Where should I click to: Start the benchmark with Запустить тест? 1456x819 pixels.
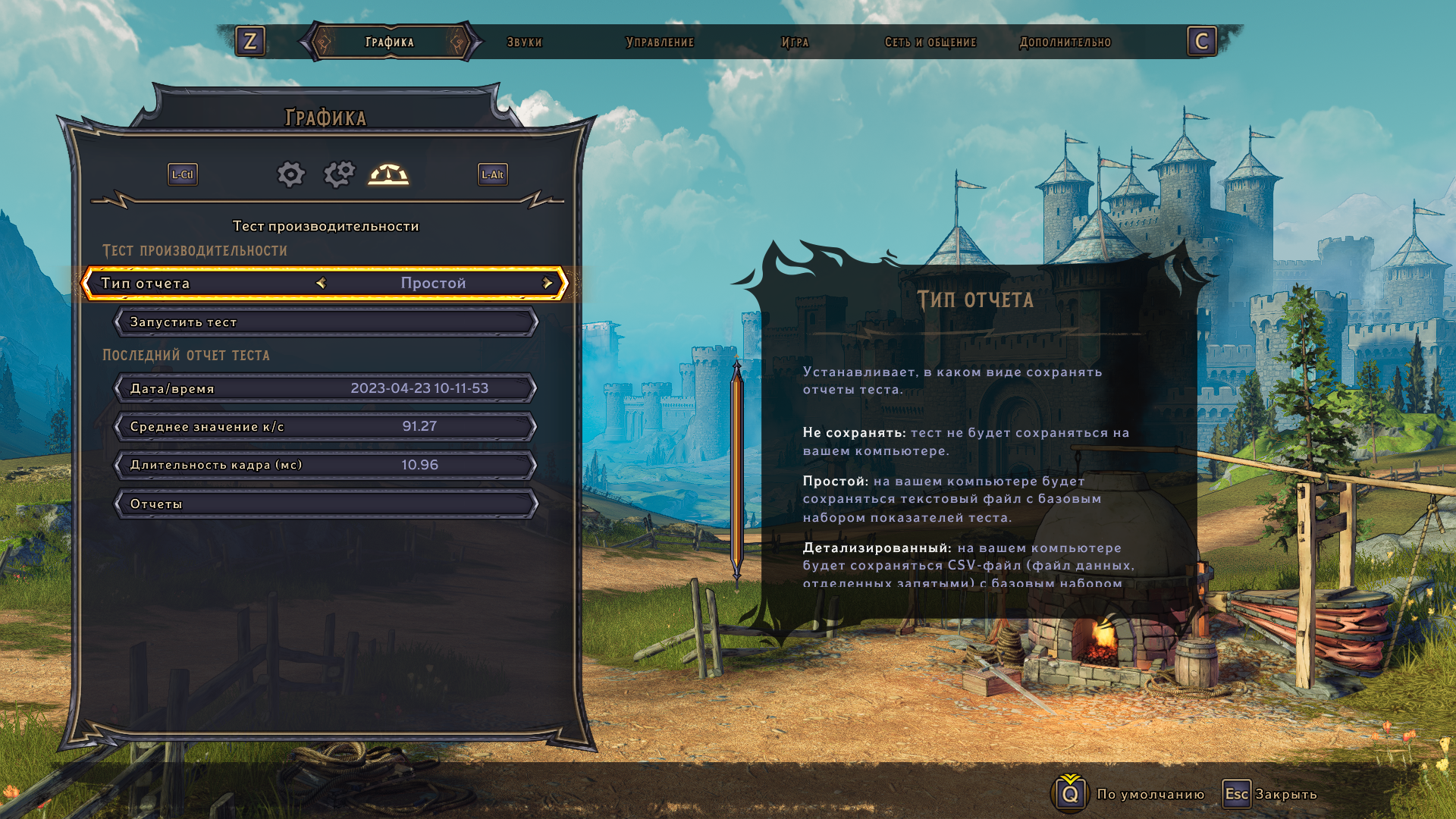coord(326,322)
